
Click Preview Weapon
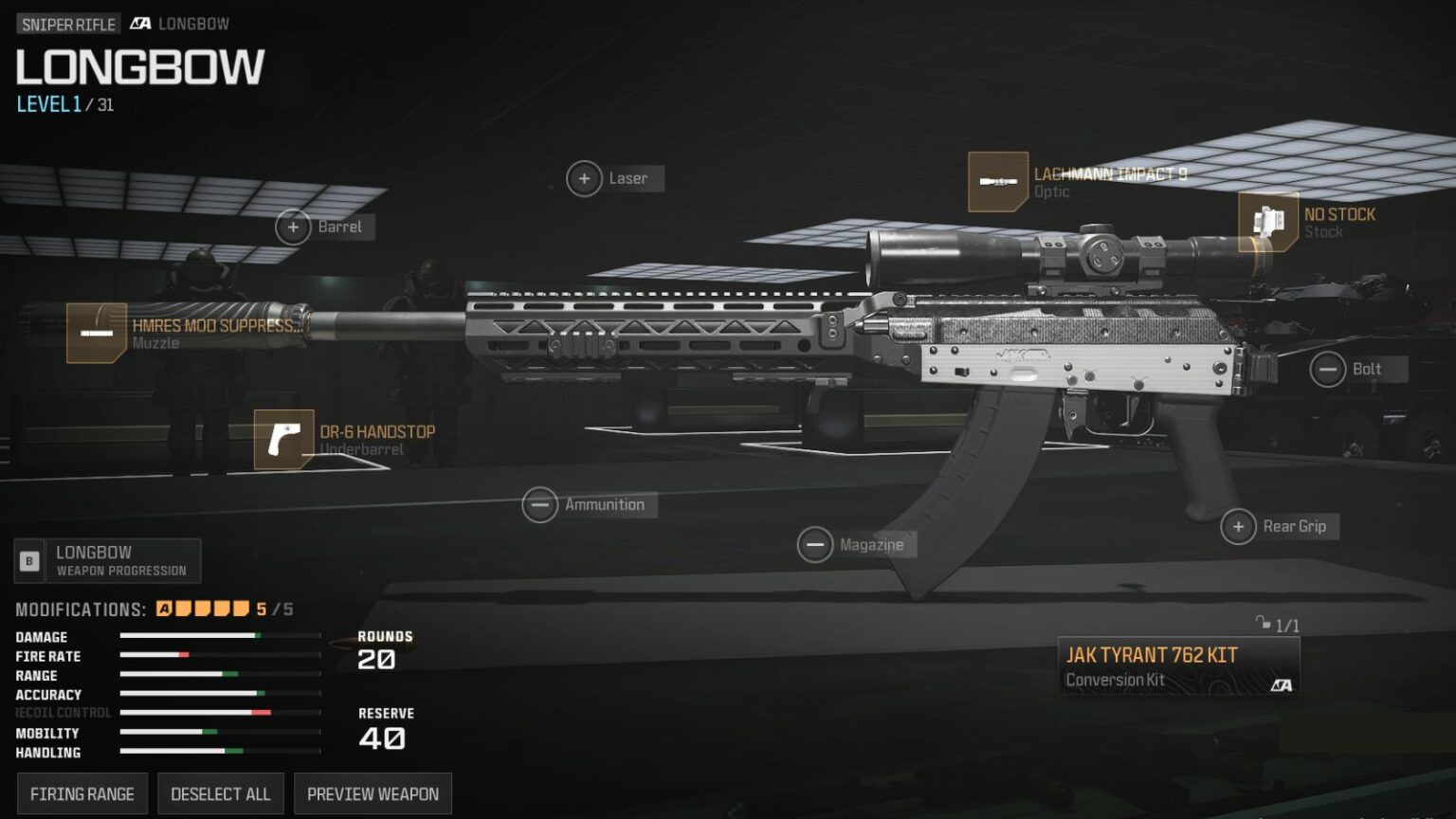[373, 793]
